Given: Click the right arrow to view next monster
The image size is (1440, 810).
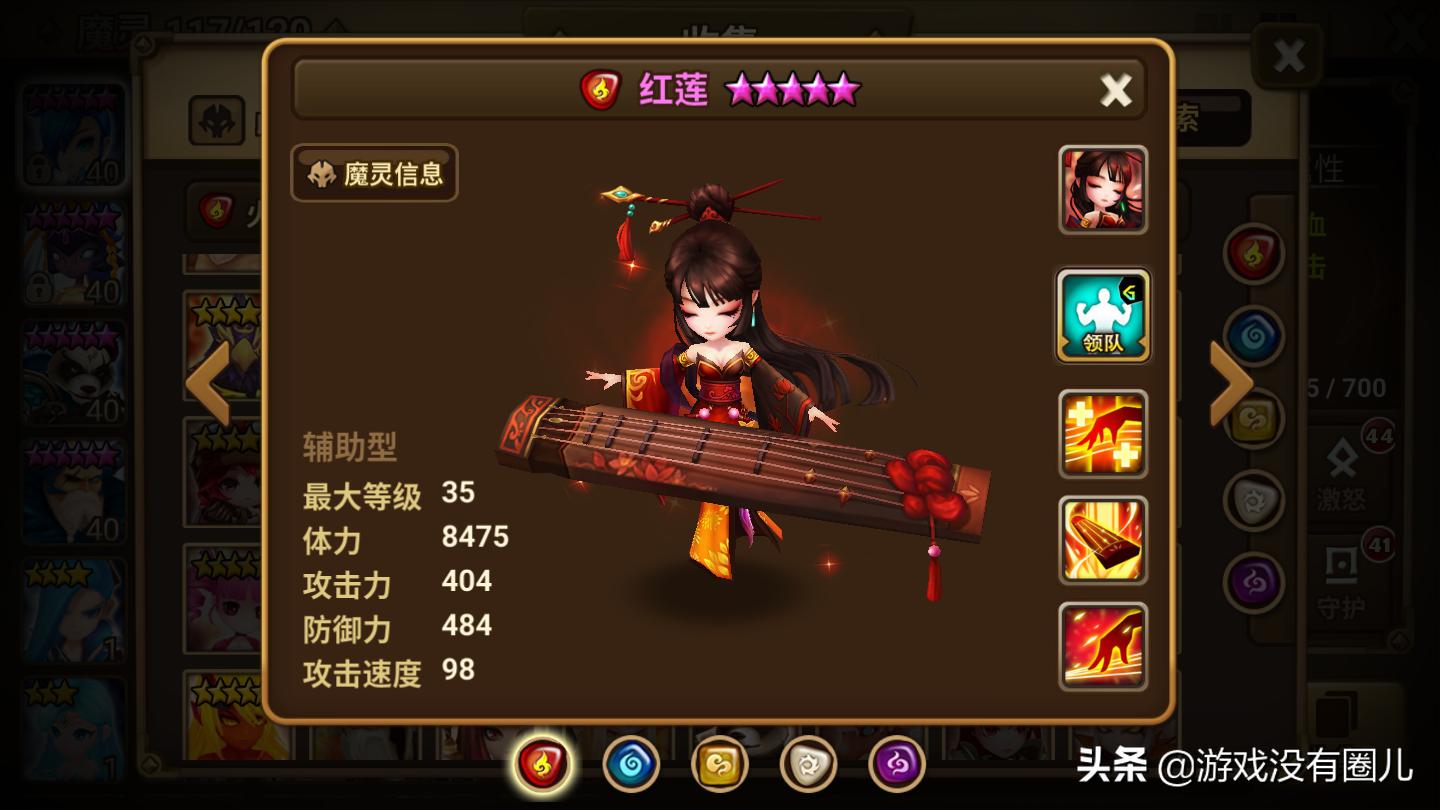Looking at the screenshot, I should 1227,383.
